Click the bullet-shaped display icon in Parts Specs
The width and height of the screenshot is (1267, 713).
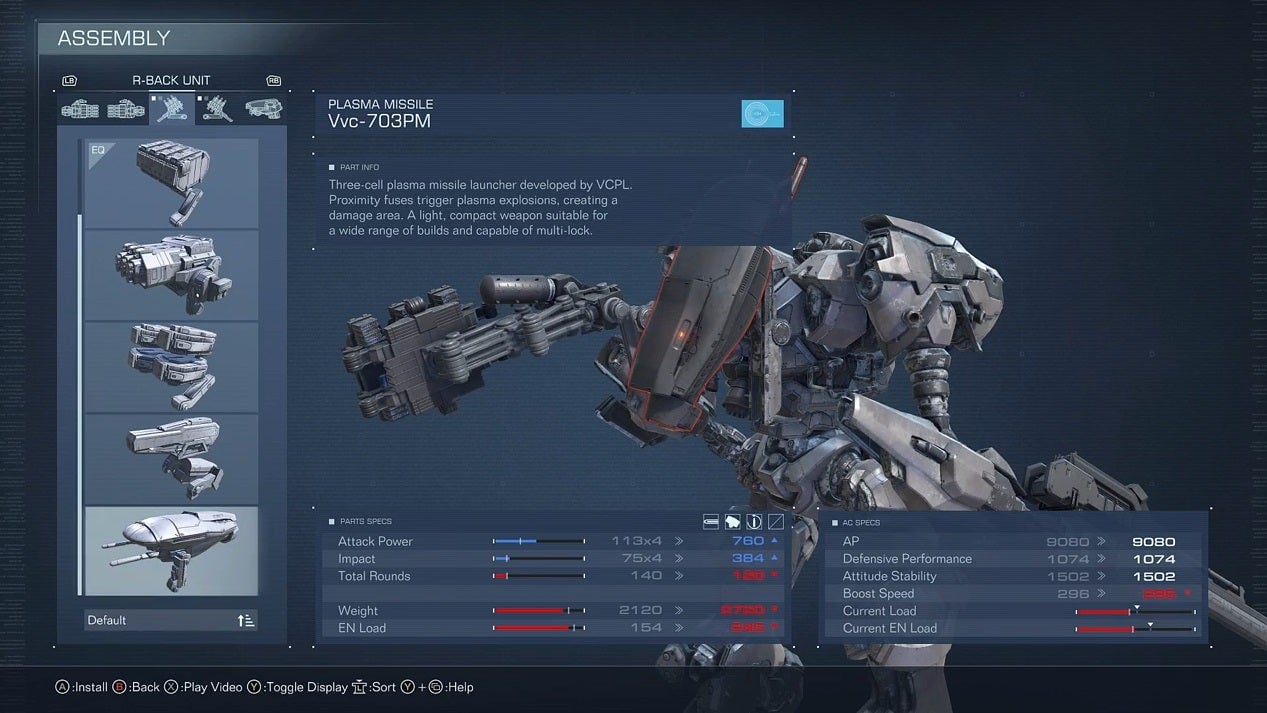[x=711, y=521]
